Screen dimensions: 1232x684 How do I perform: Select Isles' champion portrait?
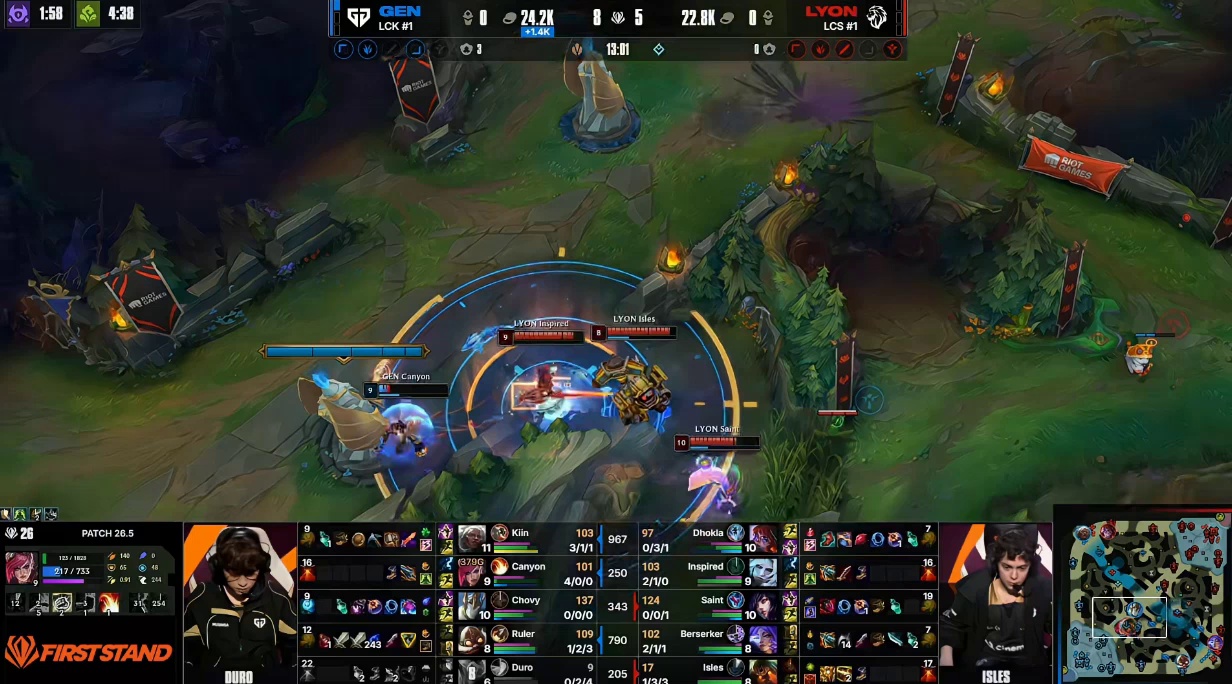pyautogui.click(x=763, y=671)
